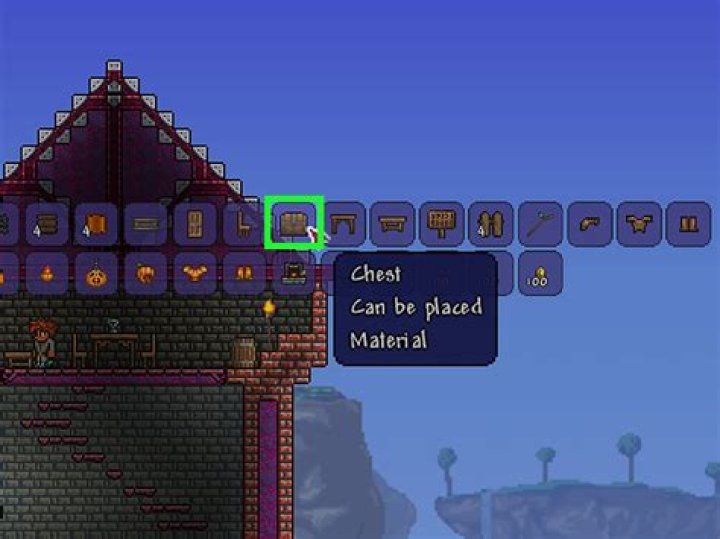Image resolution: width=720 pixels, height=539 pixels.
Task: Pick the wood wall stack slot
Action: [97, 224]
